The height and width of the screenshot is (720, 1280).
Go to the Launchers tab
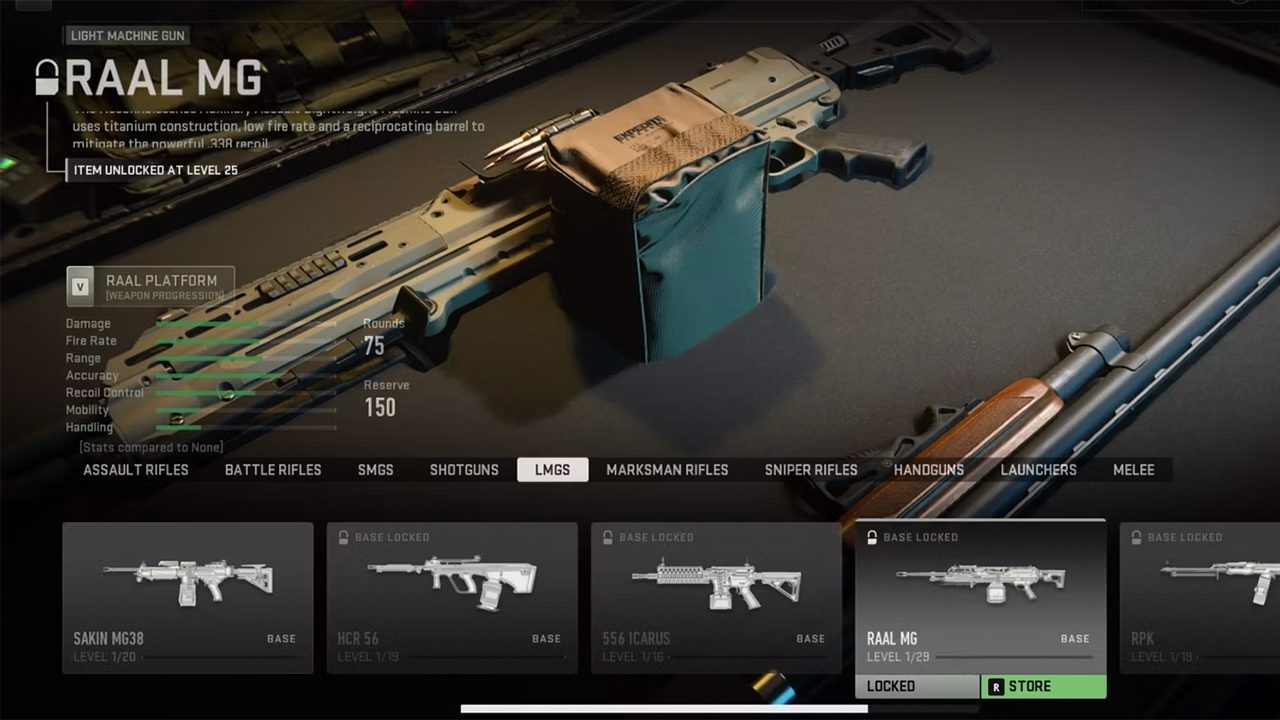tap(1039, 470)
